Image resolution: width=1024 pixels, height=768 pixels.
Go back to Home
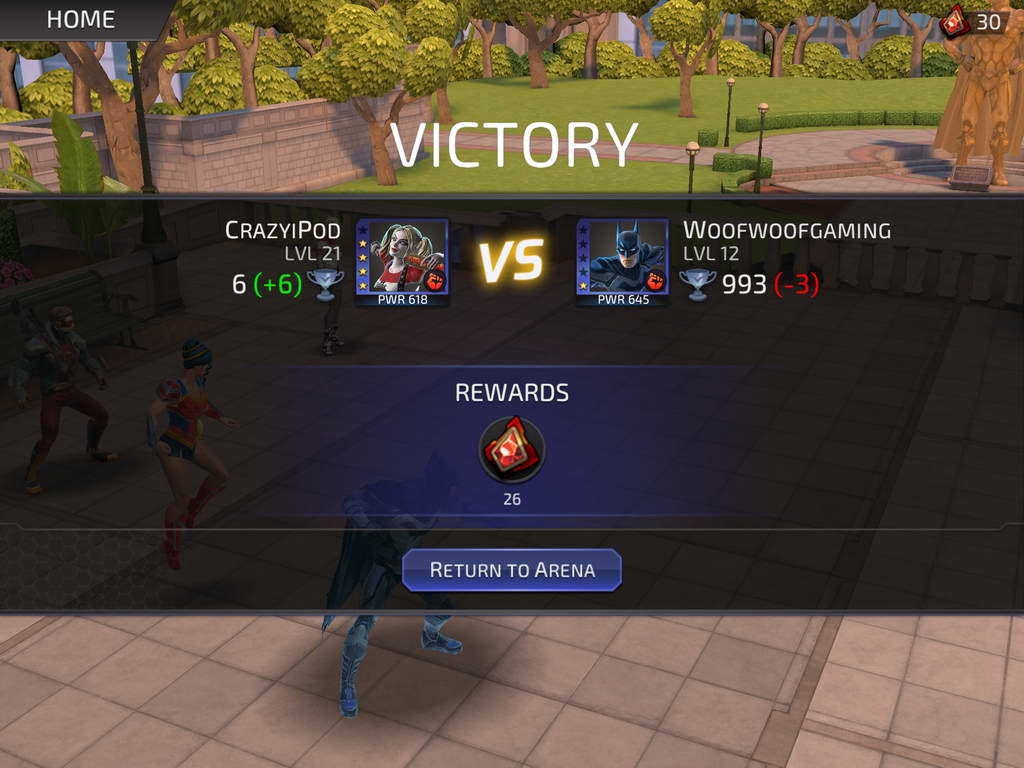point(80,19)
